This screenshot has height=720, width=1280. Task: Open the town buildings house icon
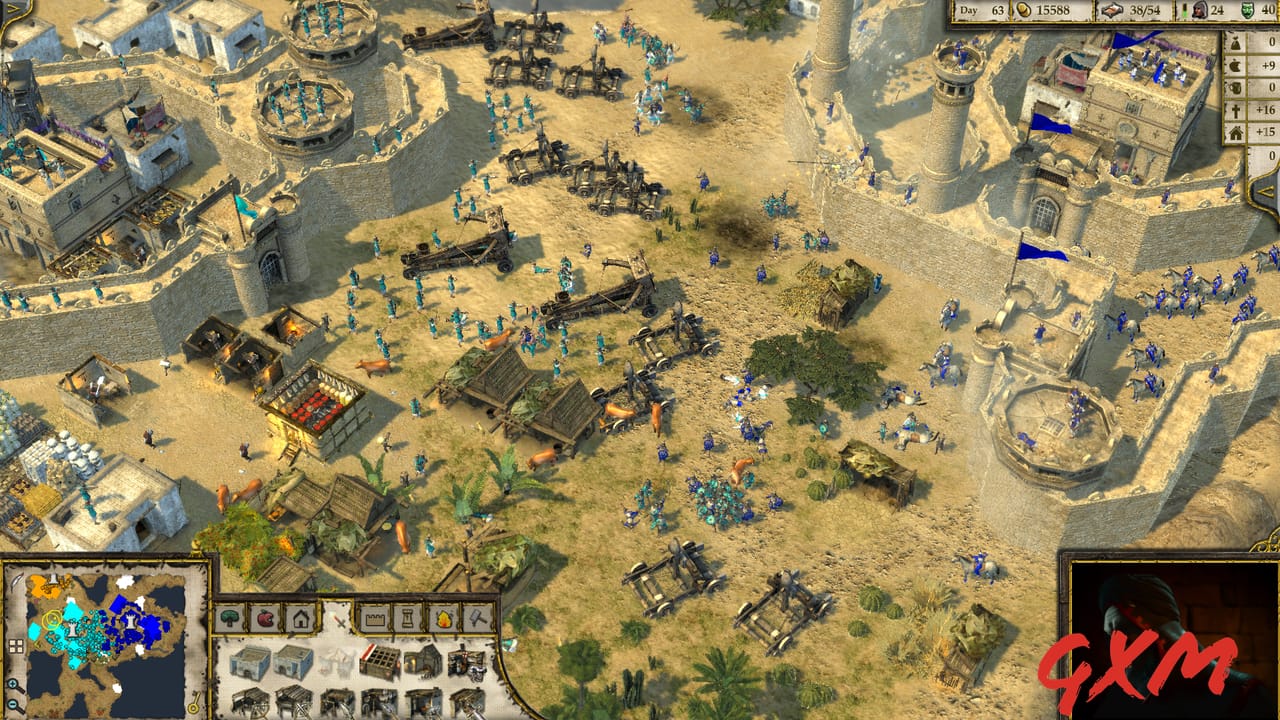click(x=301, y=619)
